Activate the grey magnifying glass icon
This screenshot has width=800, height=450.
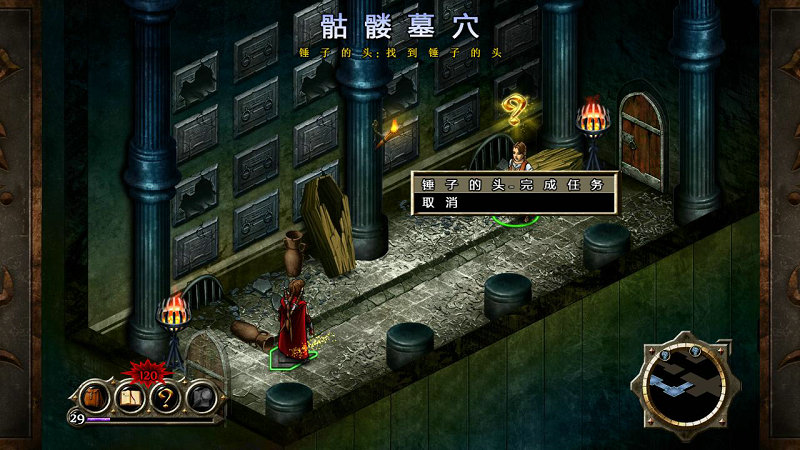tap(201, 398)
